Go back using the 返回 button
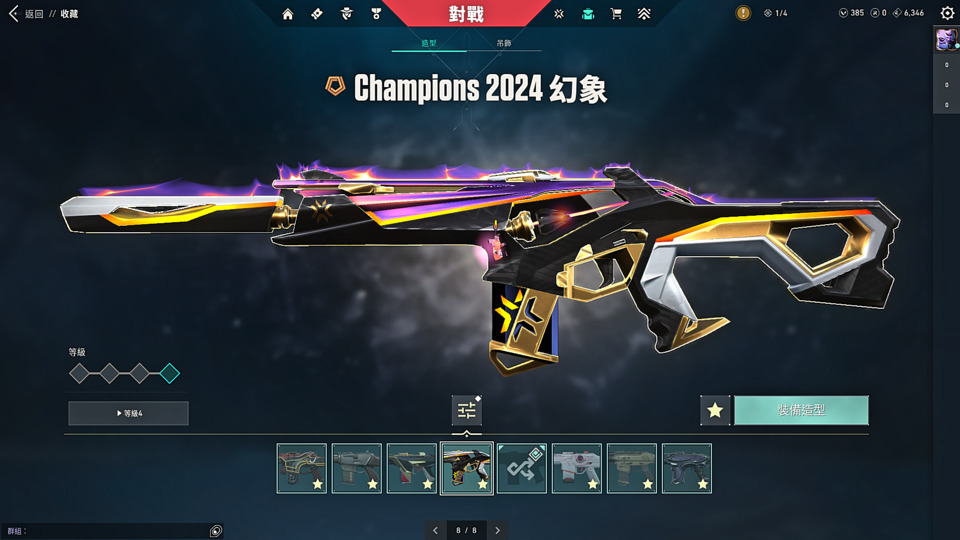The width and height of the screenshot is (960, 540). [28, 14]
